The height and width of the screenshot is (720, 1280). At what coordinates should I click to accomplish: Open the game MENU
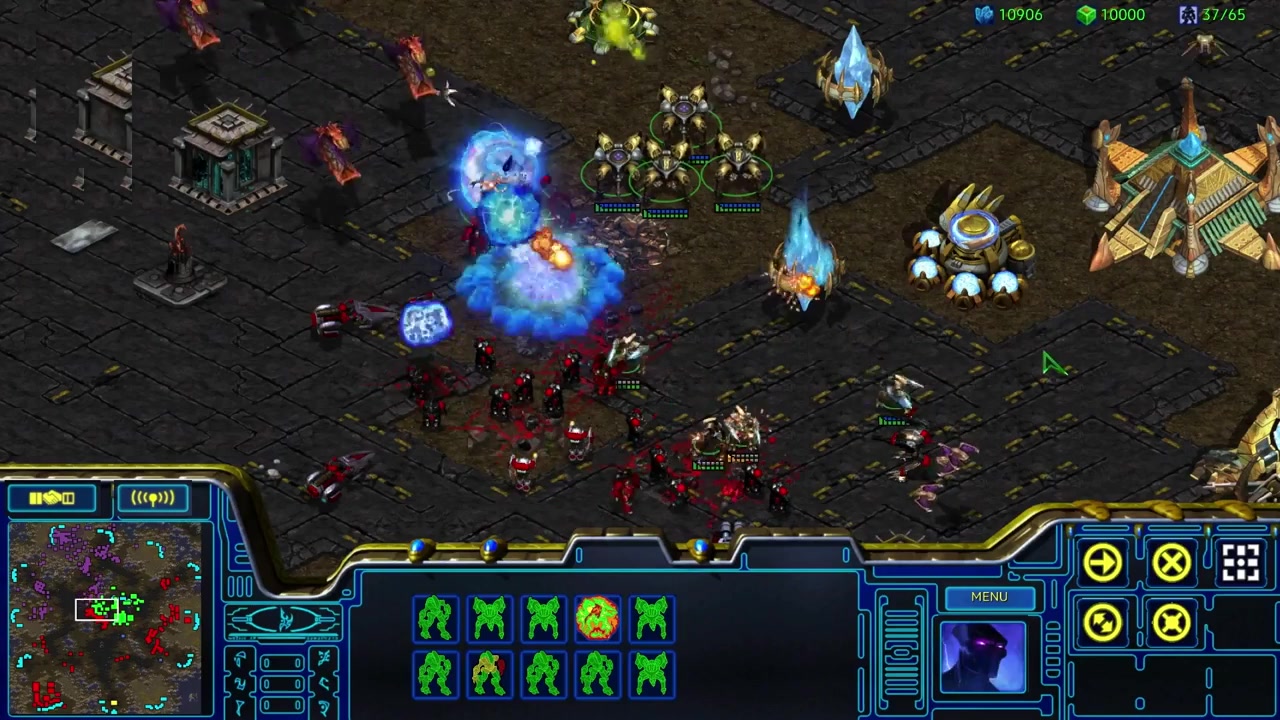pos(988,597)
